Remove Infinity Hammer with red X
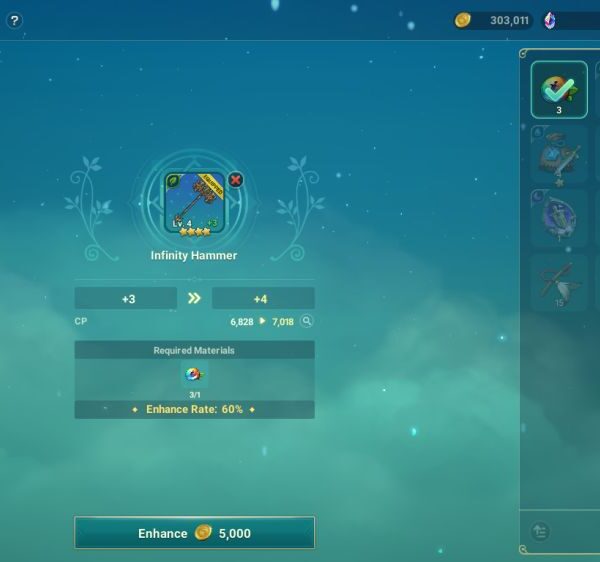Viewport: 600px width, 562px height. click(236, 180)
